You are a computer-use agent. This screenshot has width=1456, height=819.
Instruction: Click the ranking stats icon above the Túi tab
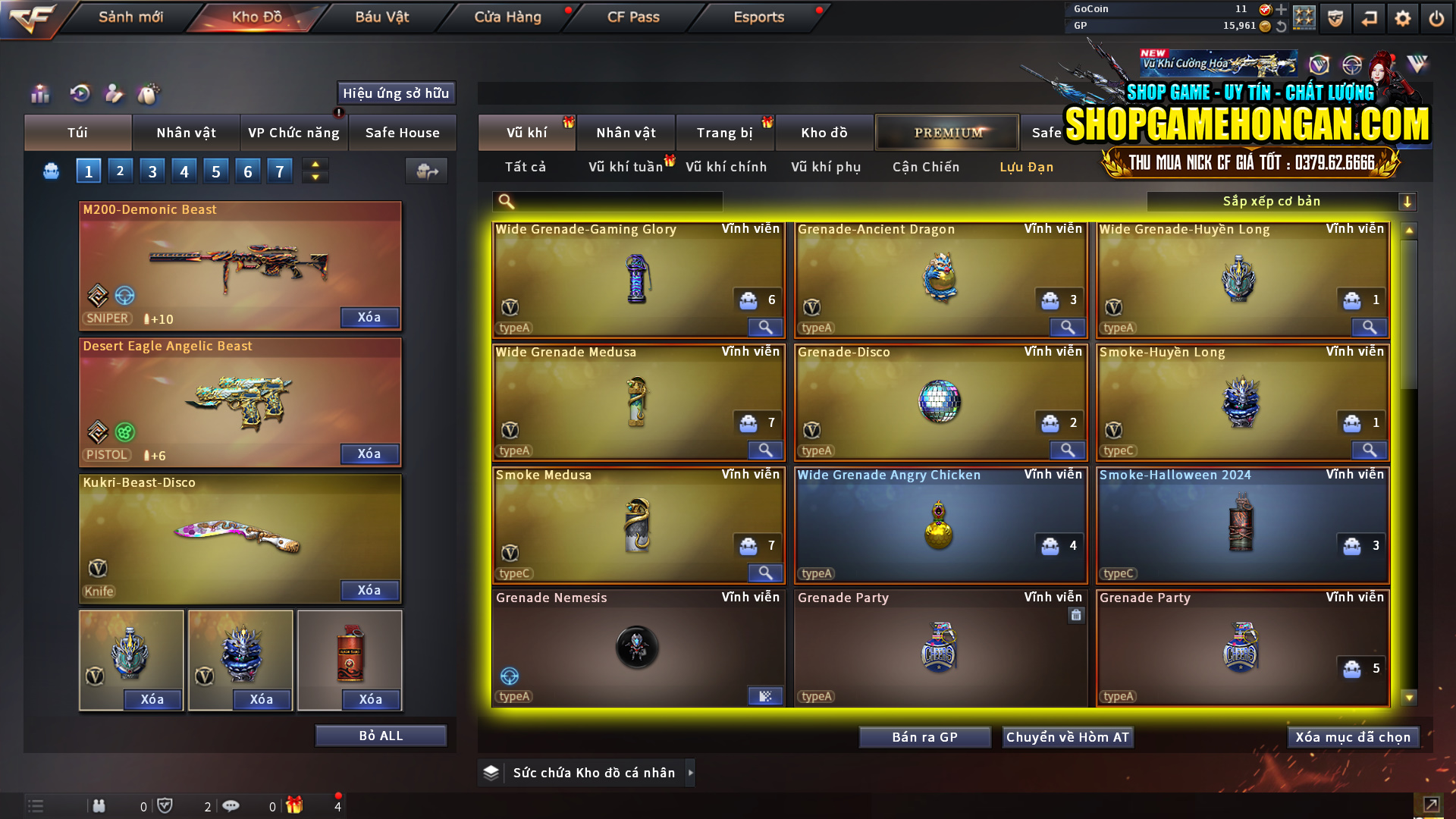point(39,93)
